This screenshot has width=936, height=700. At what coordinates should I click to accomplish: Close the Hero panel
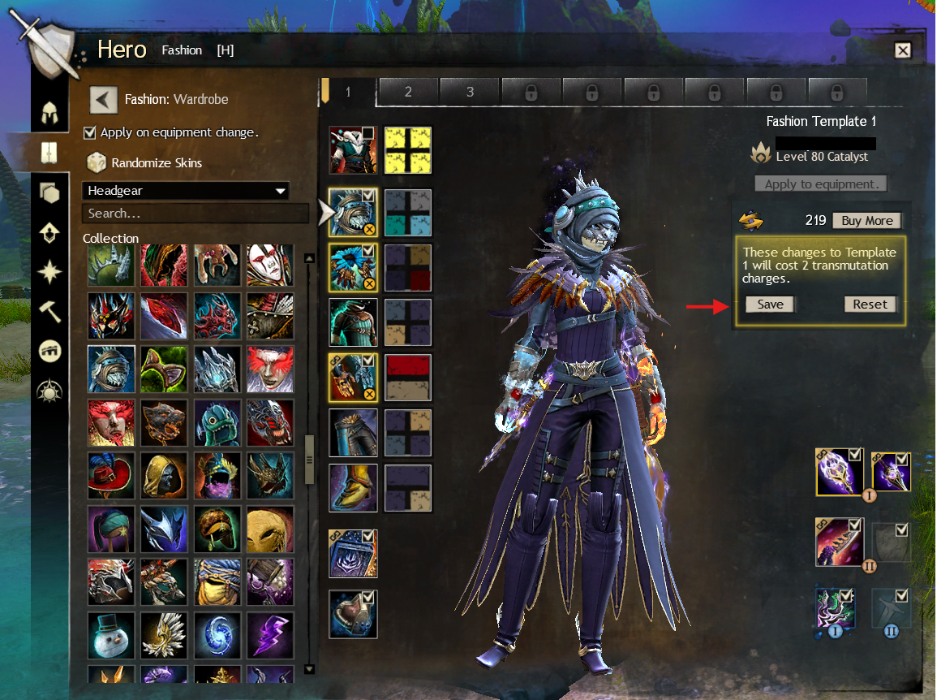coord(902,50)
